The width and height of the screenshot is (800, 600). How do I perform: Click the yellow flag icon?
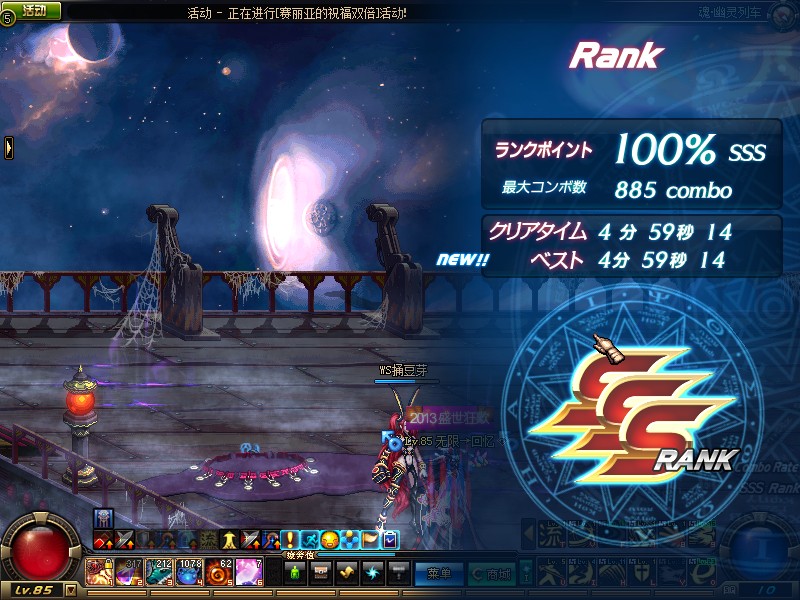[371, 540]
